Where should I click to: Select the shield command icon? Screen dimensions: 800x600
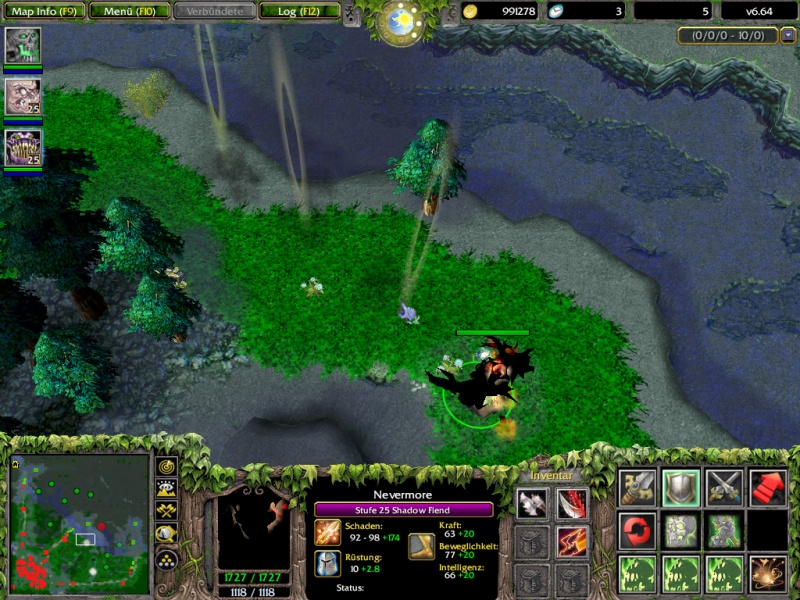click(681, 487)
